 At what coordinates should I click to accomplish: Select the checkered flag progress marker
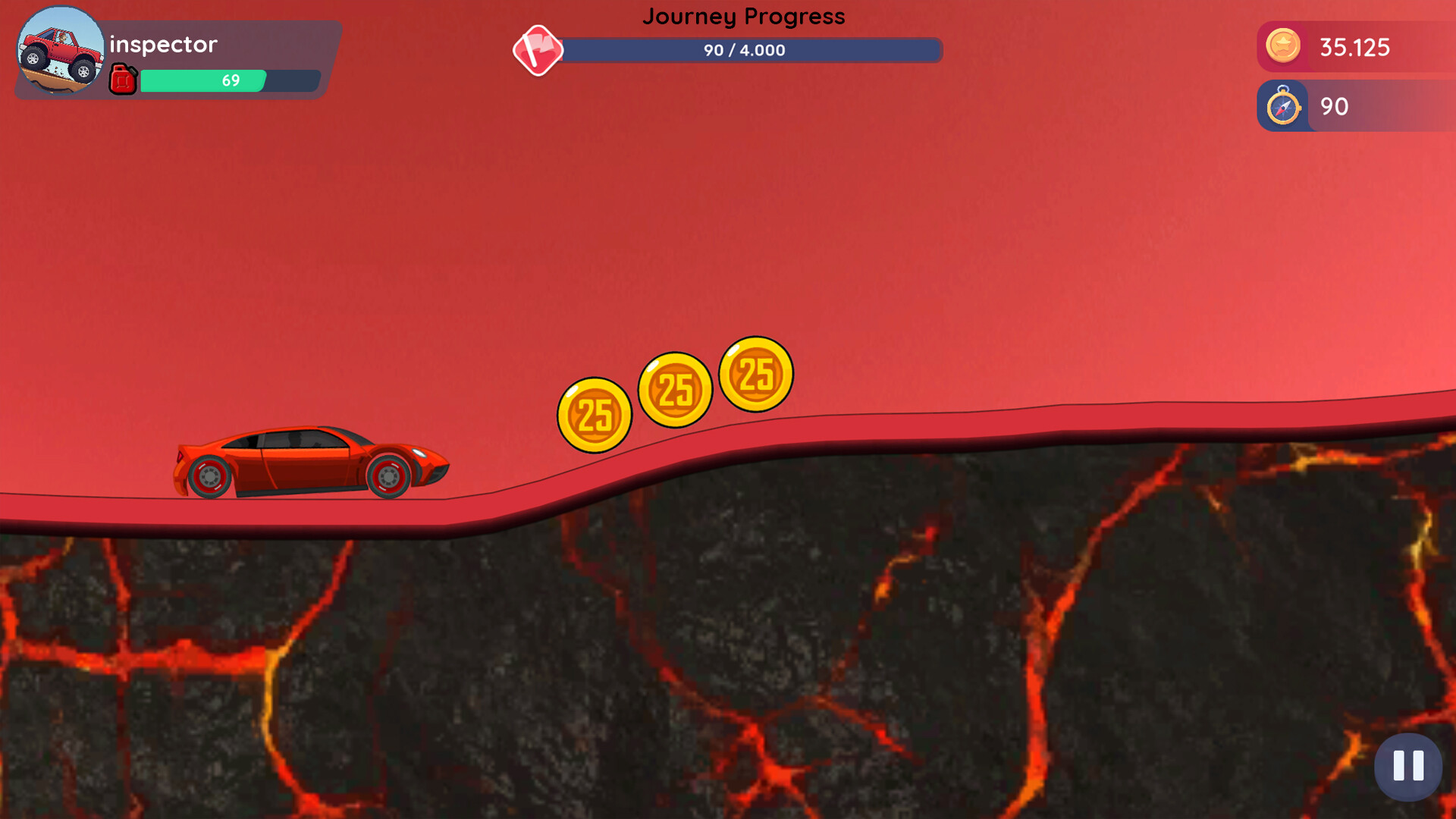coord(539,51)
